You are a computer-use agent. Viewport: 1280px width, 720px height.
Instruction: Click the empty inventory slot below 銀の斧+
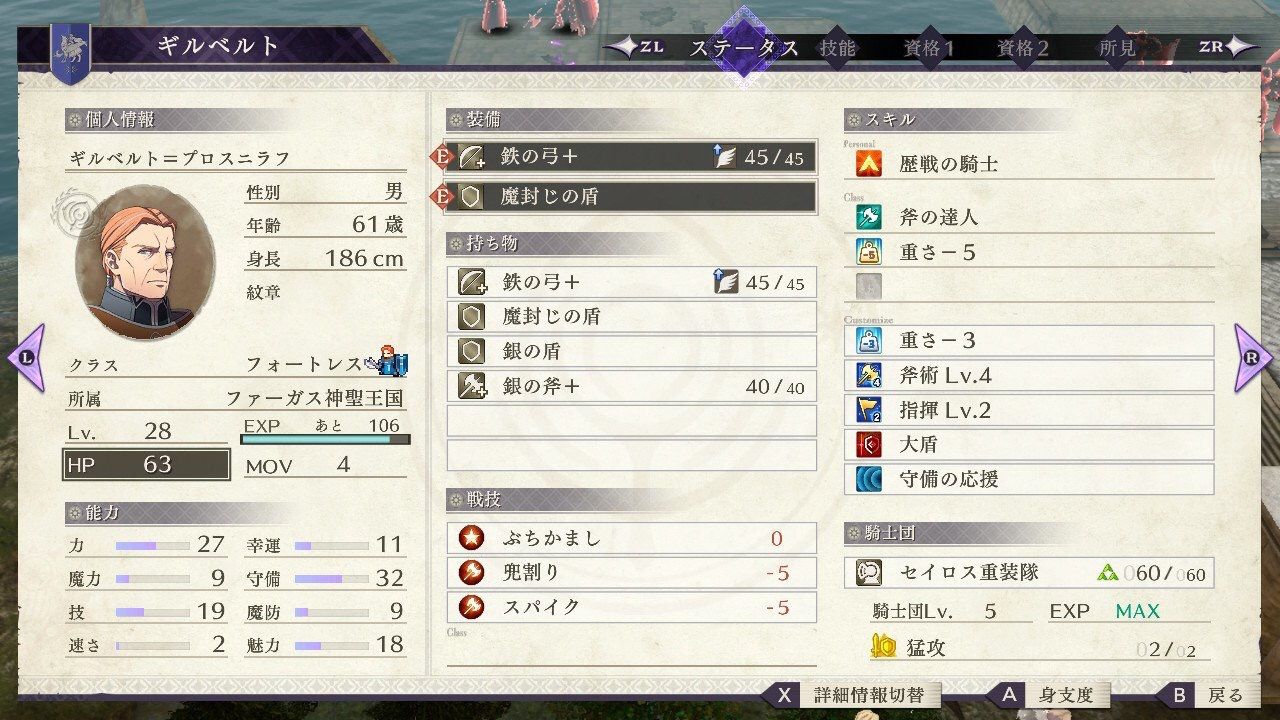(x=630, y=421)
